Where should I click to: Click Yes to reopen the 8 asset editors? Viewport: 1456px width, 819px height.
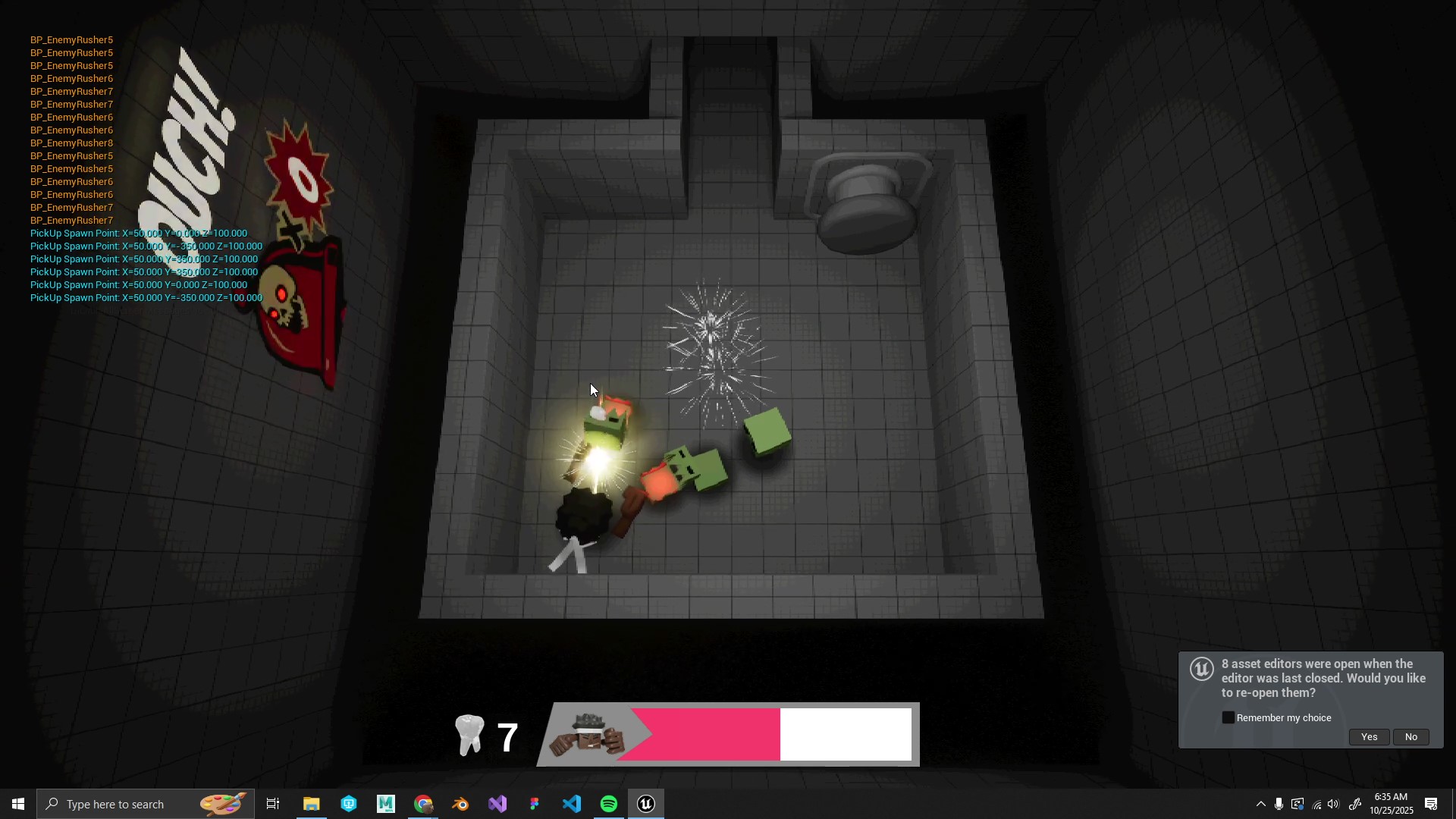click(x=1370, y=736)
